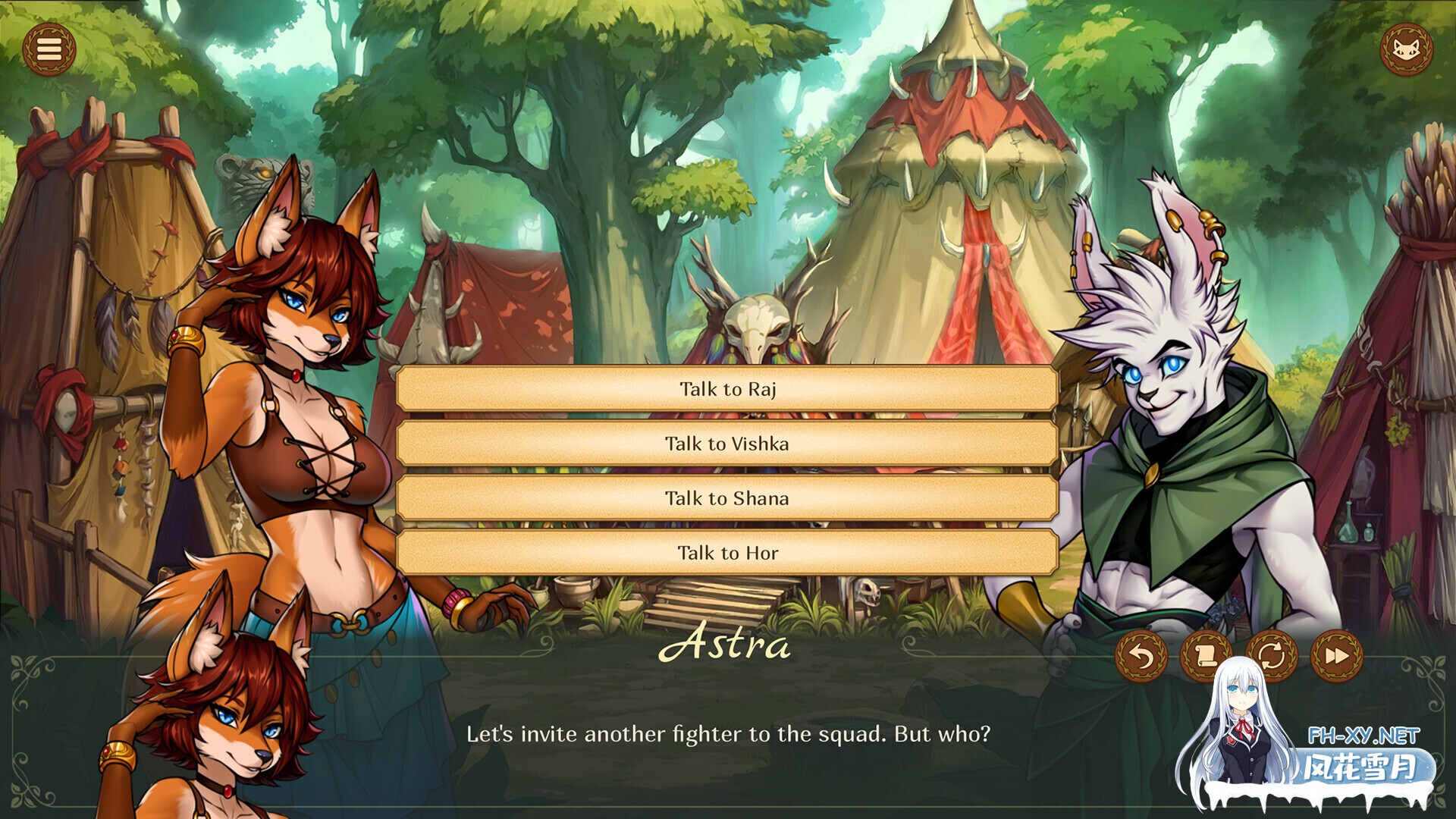
Task: Open the main game menu
Action: click(49, 49)
